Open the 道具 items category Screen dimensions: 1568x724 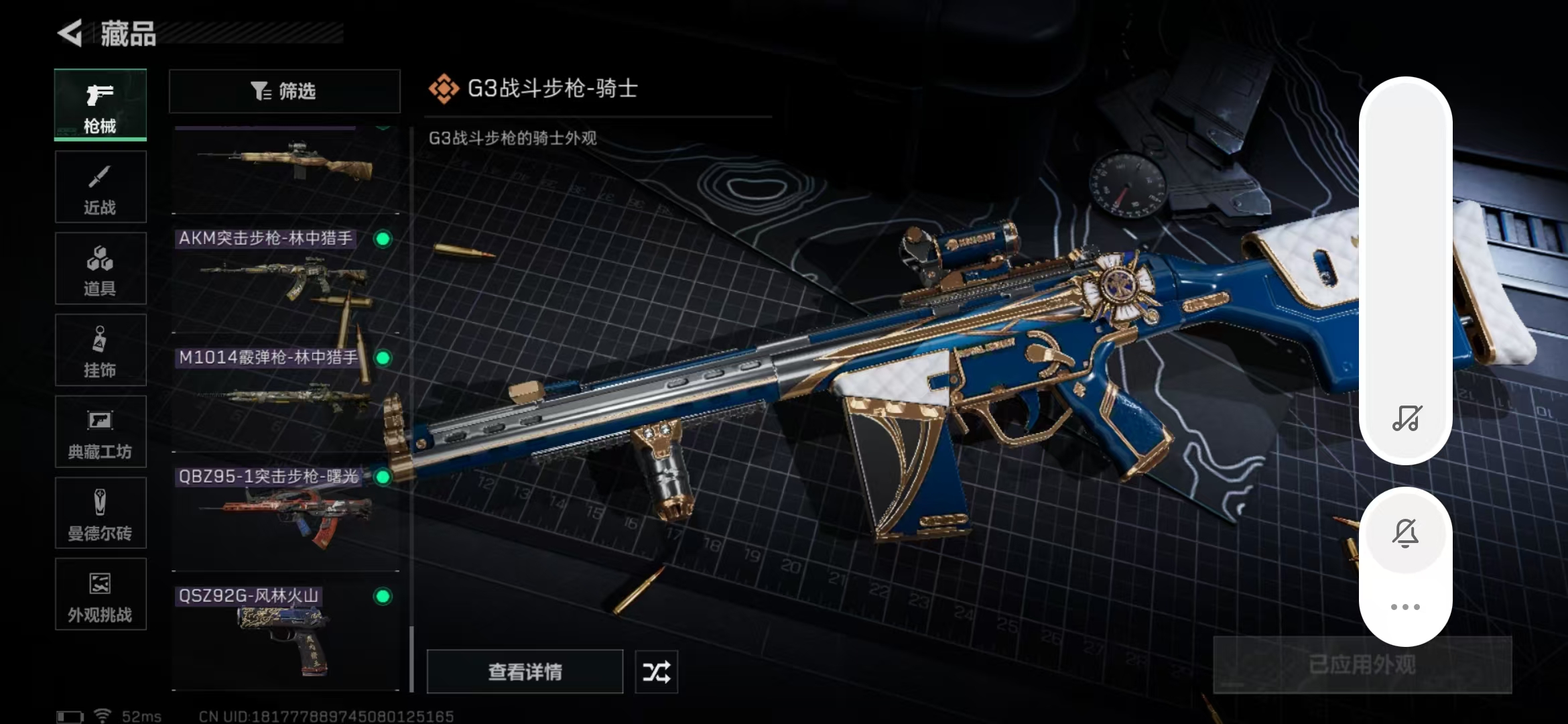click(100, 268)
